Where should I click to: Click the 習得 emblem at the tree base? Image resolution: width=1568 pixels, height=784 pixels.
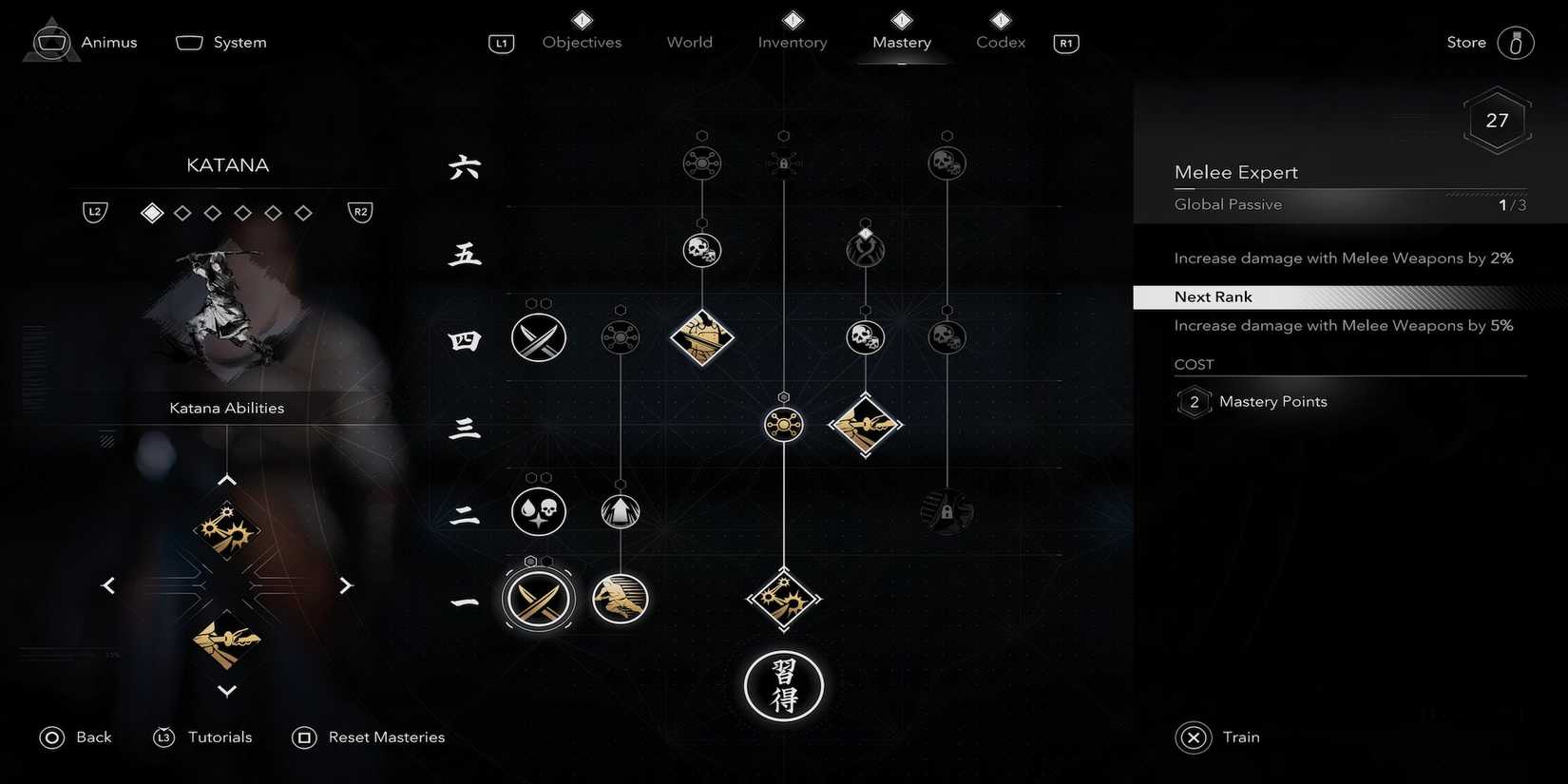point(784,686)
